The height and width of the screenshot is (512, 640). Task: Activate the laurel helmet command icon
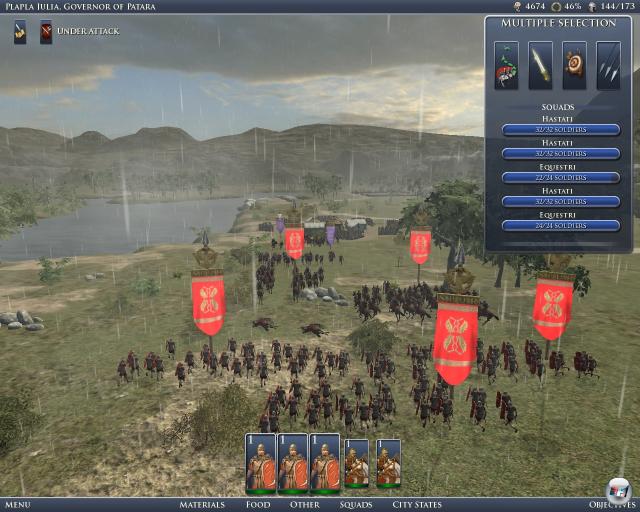[507, 65]
